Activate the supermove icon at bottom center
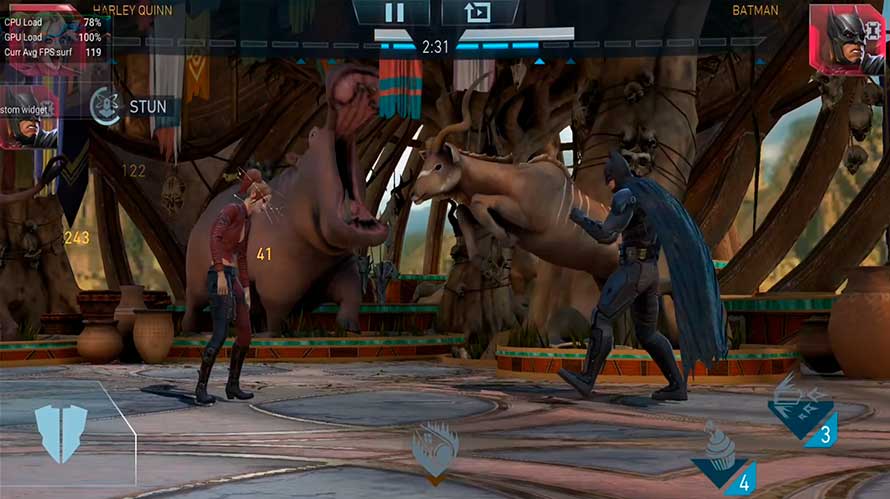This screenshot has width=890, height=499. [436, 448]
